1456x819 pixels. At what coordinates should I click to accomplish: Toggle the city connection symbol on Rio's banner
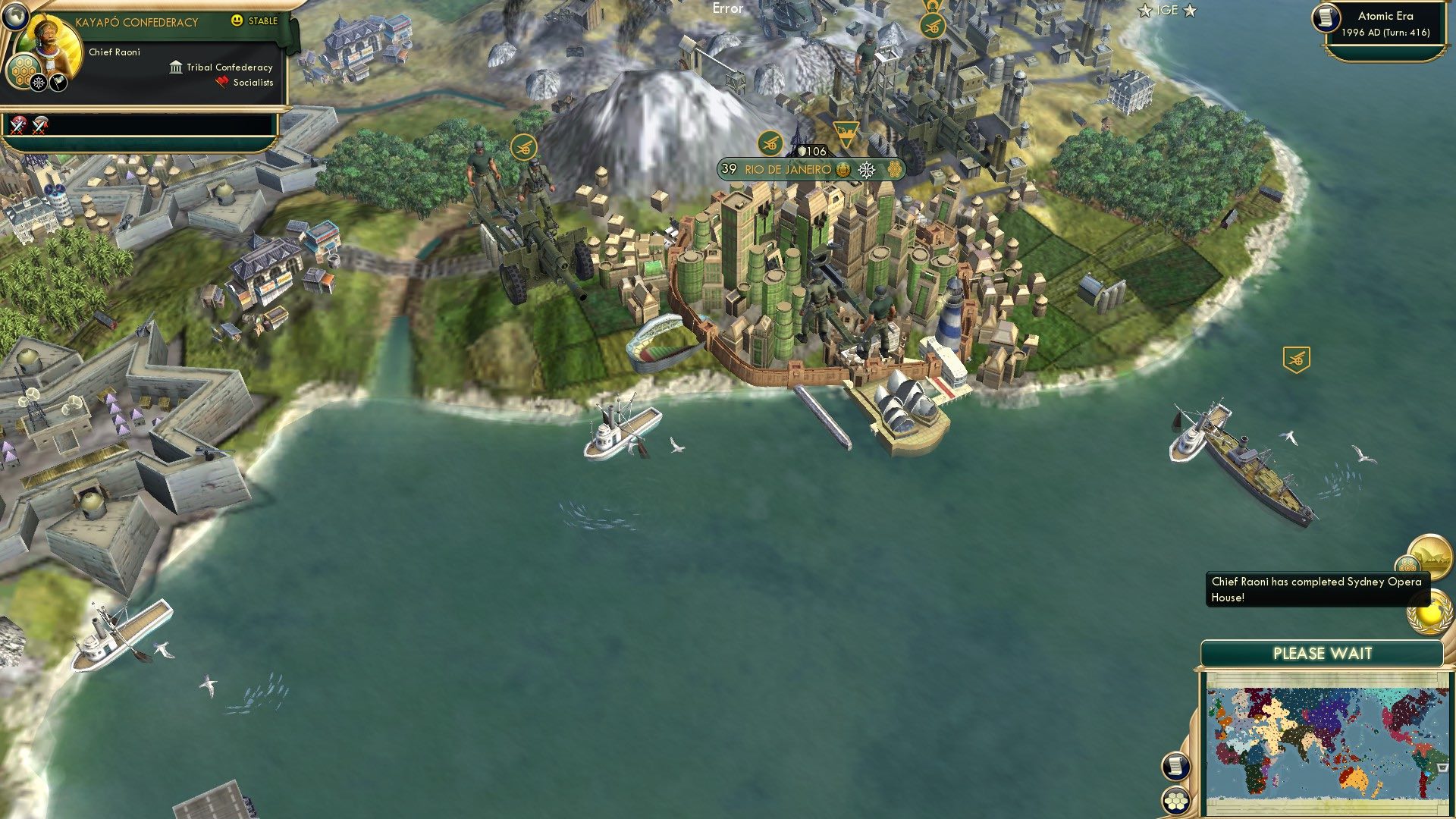tap(843, 170)
